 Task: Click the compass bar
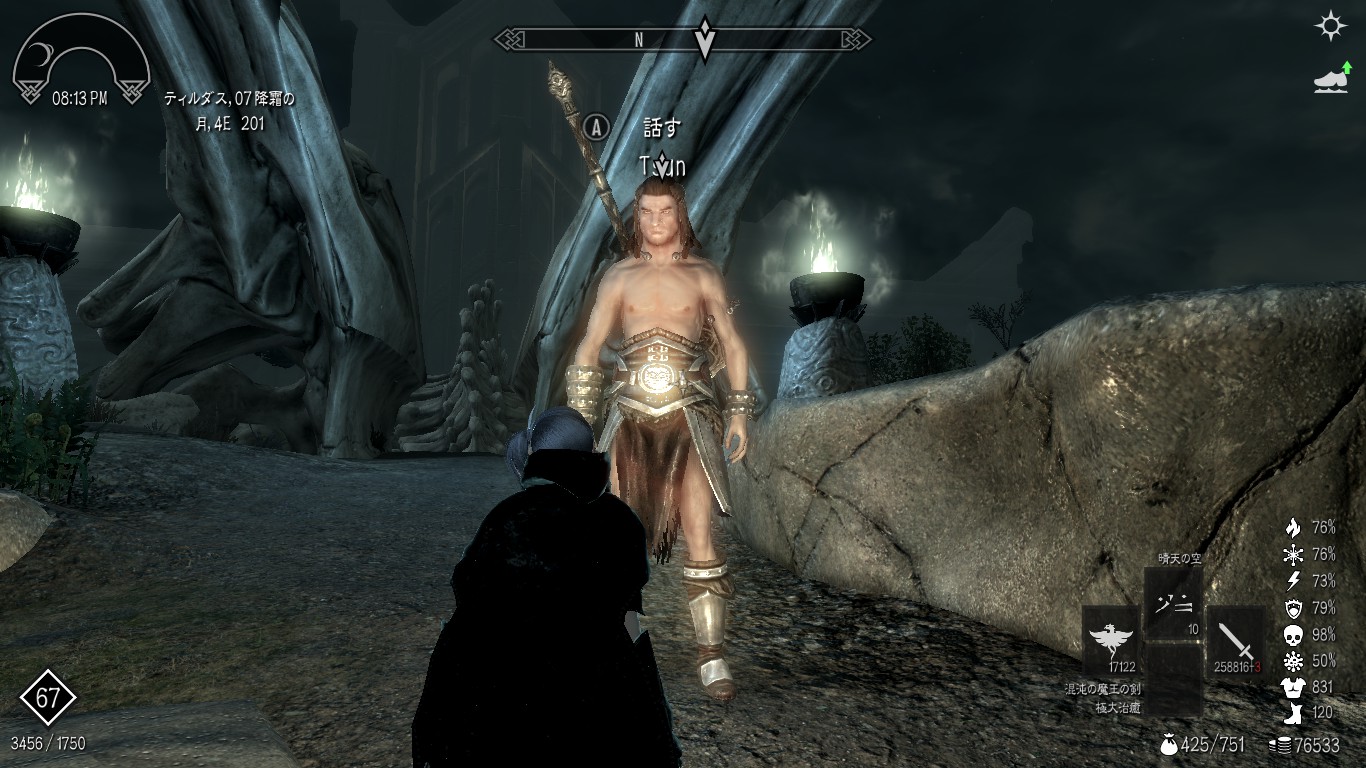point(683,40)
